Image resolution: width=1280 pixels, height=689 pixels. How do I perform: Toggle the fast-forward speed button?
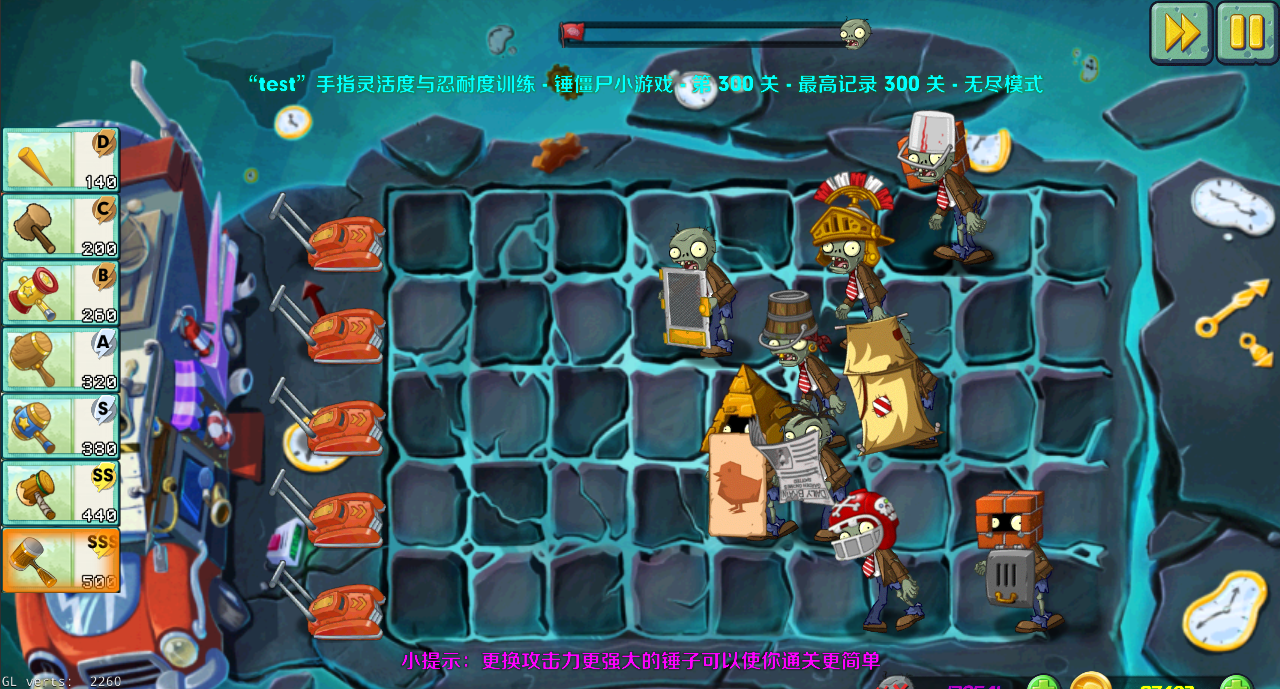click(1181, 33)
